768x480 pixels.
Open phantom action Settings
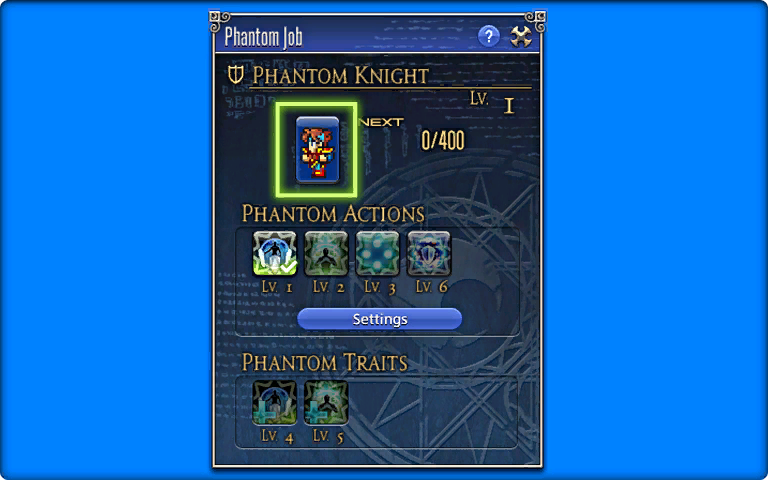(x=380, y=319)
